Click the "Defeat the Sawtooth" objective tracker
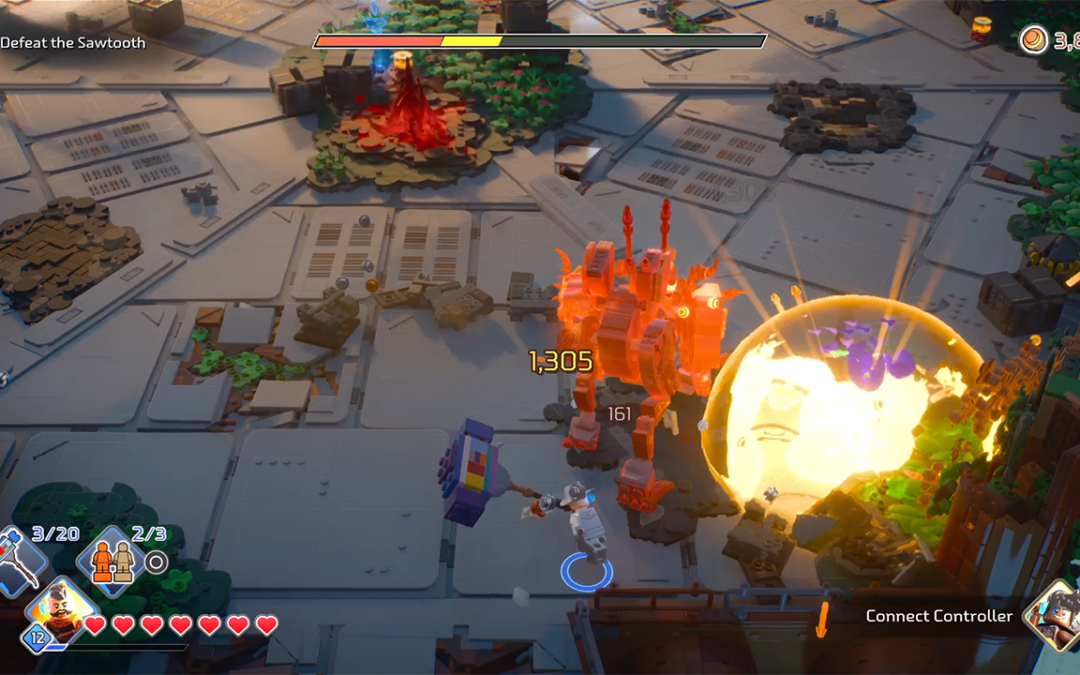 73,43
